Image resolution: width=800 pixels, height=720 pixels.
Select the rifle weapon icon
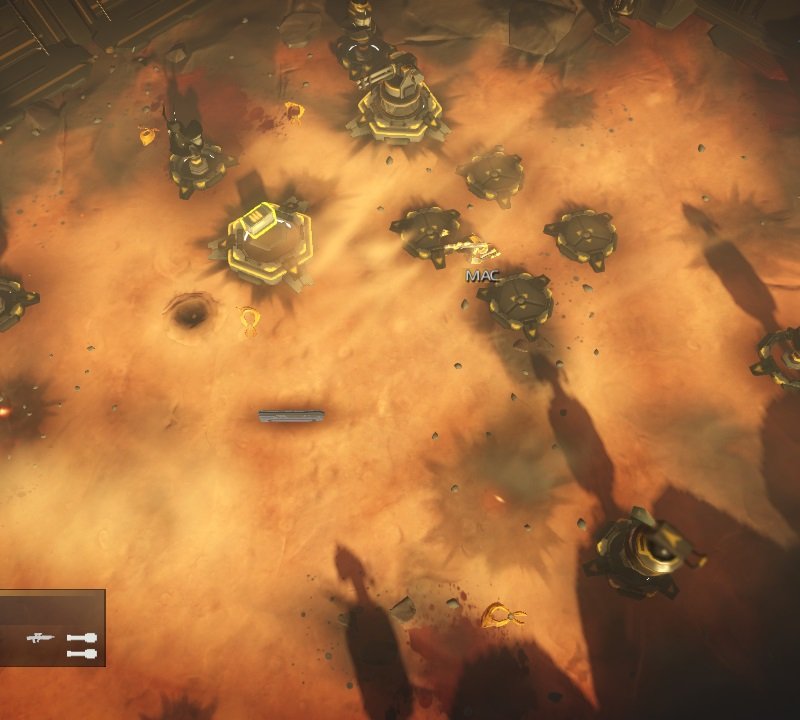point(41,637)
